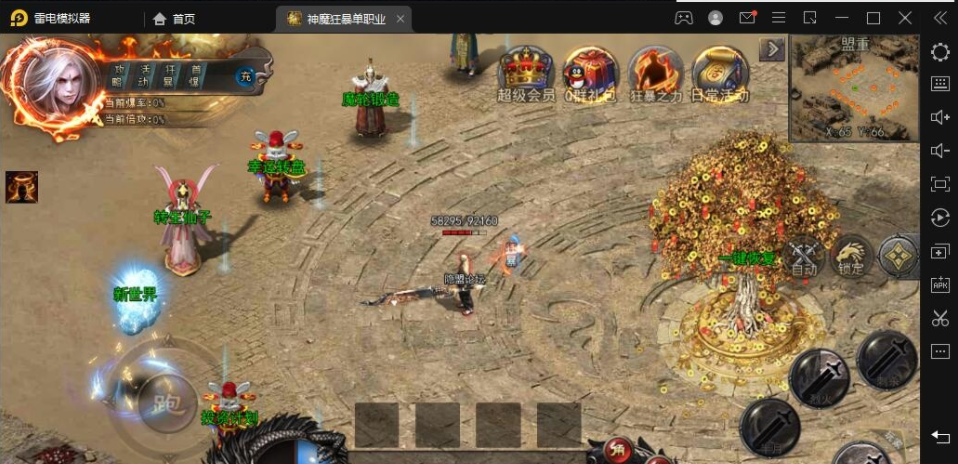Close the emulator window

(904, 18)
